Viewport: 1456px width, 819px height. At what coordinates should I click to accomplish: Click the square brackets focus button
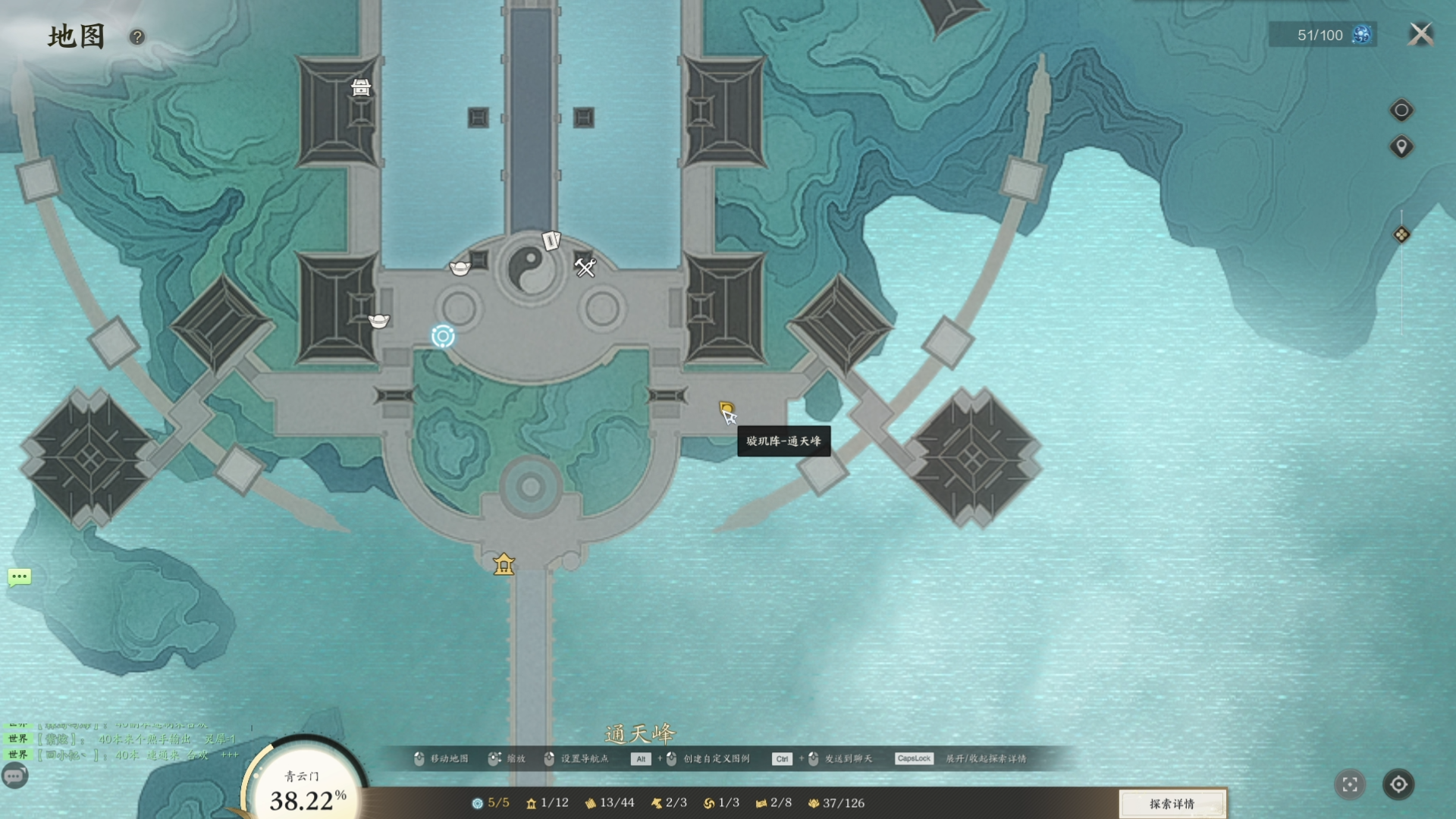click(x=1350, y=785)
